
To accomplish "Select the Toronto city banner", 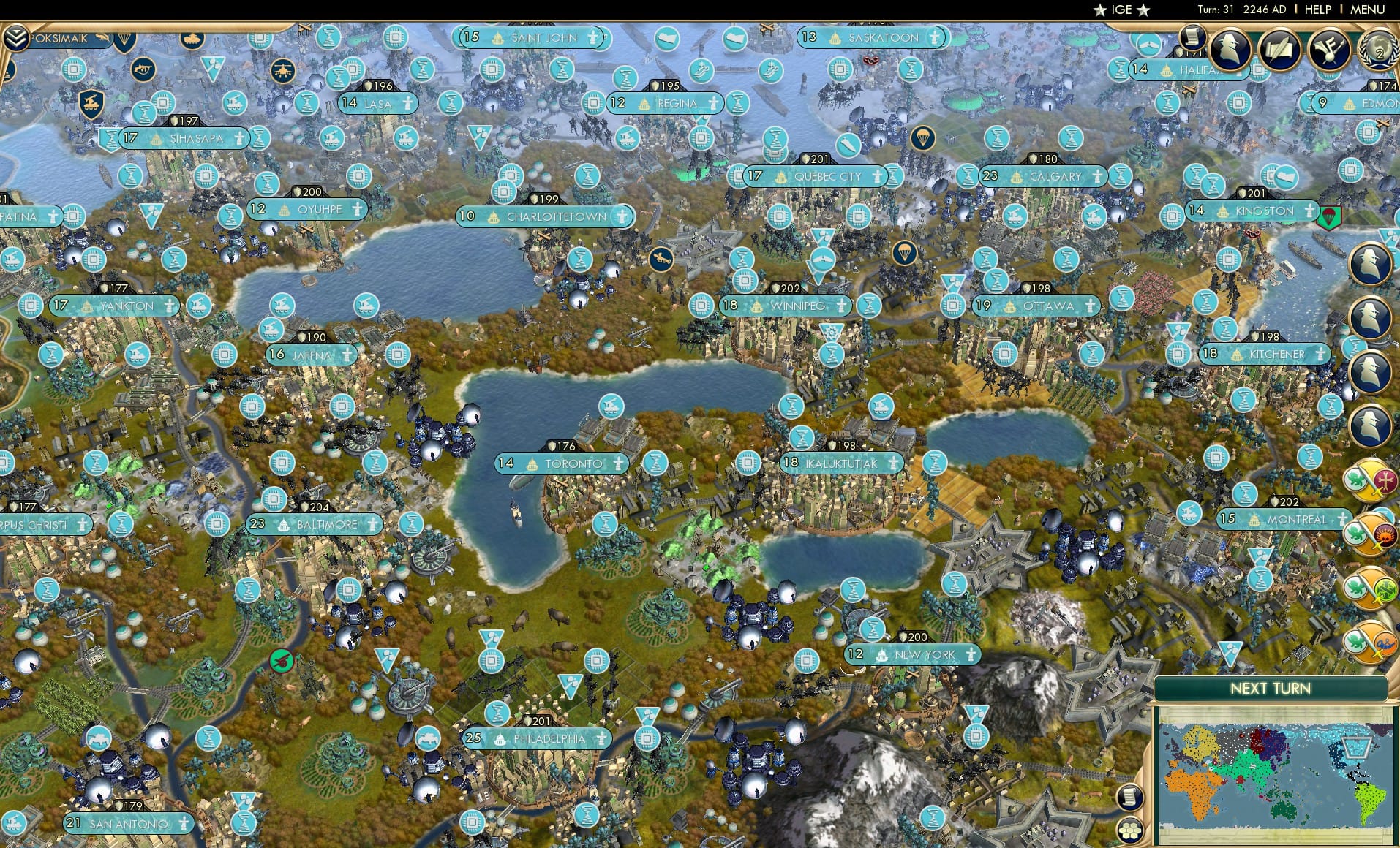I will coord(562,463).
